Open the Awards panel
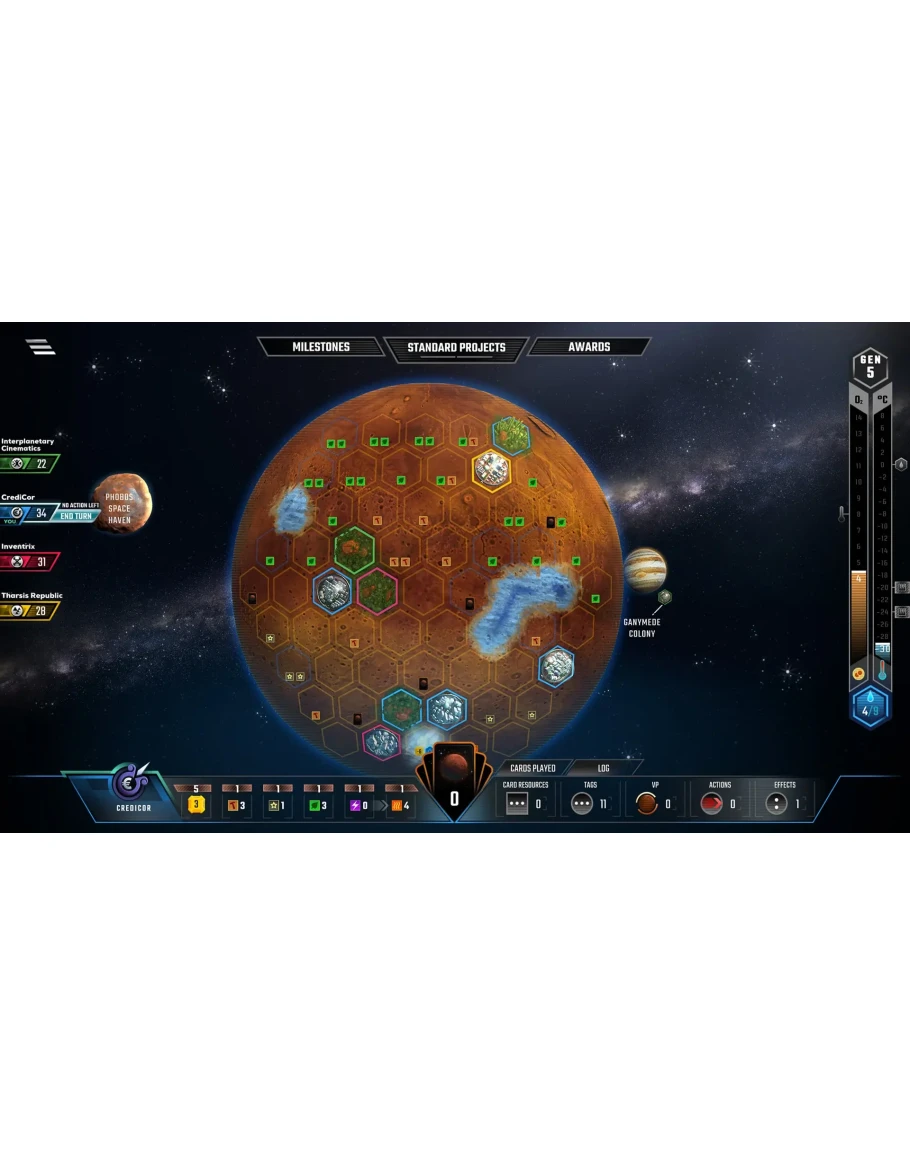910x1155 pixels. pyautogui.click(x=589, y=347)
